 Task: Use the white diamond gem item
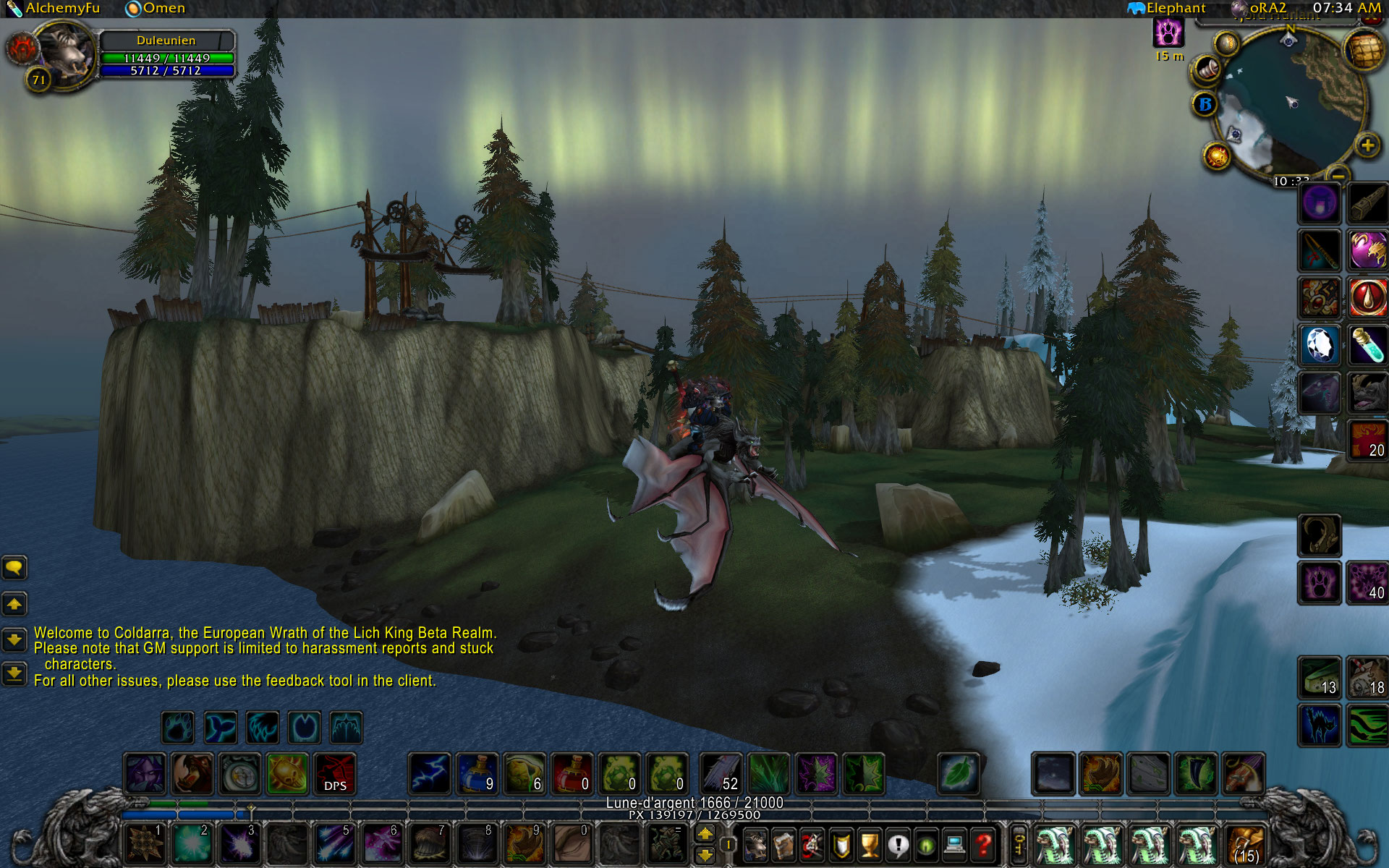1319,344
